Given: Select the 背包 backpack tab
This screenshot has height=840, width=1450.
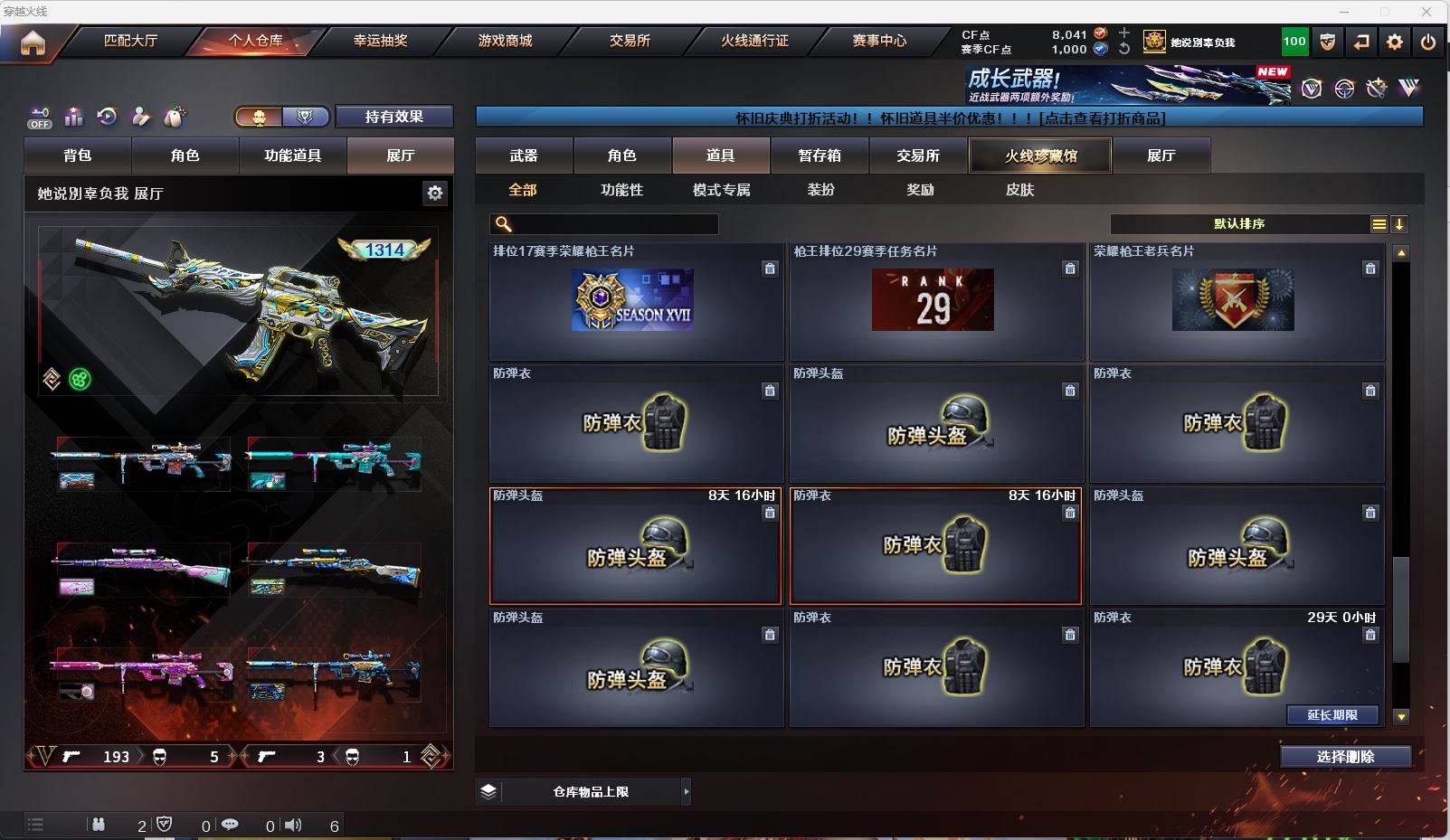Looking at the screenshot, I should (x=78, y=156).
